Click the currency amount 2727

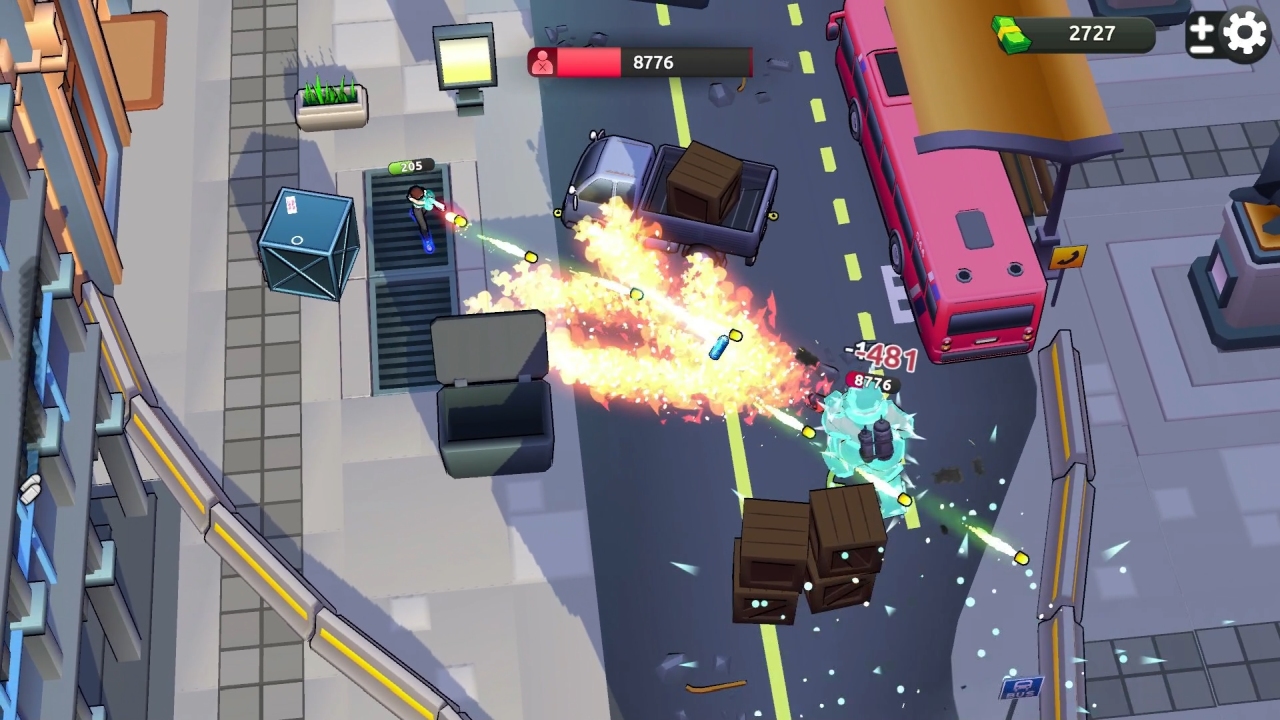(x=1091, y=33)
